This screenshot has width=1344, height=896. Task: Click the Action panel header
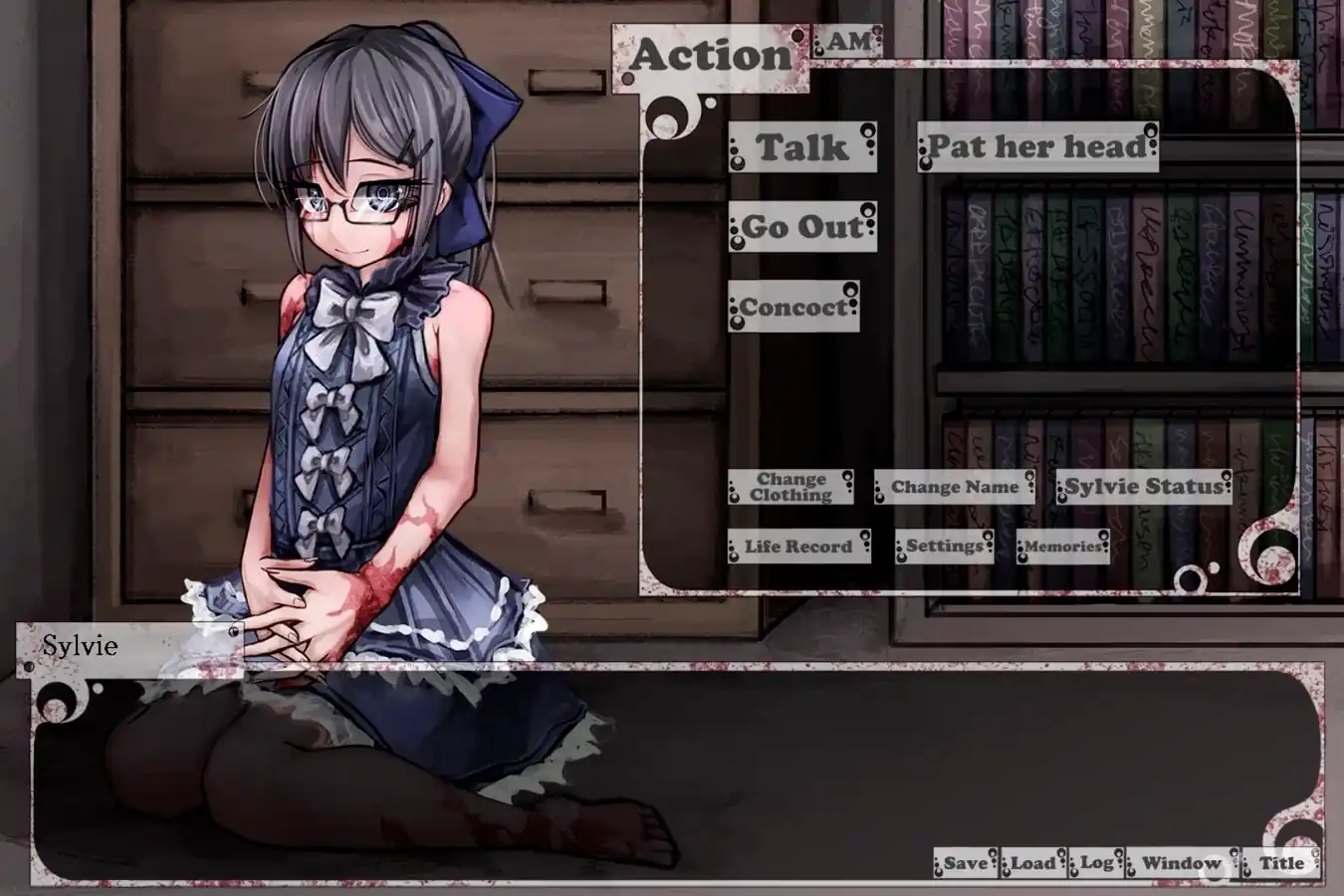[711, 55]
